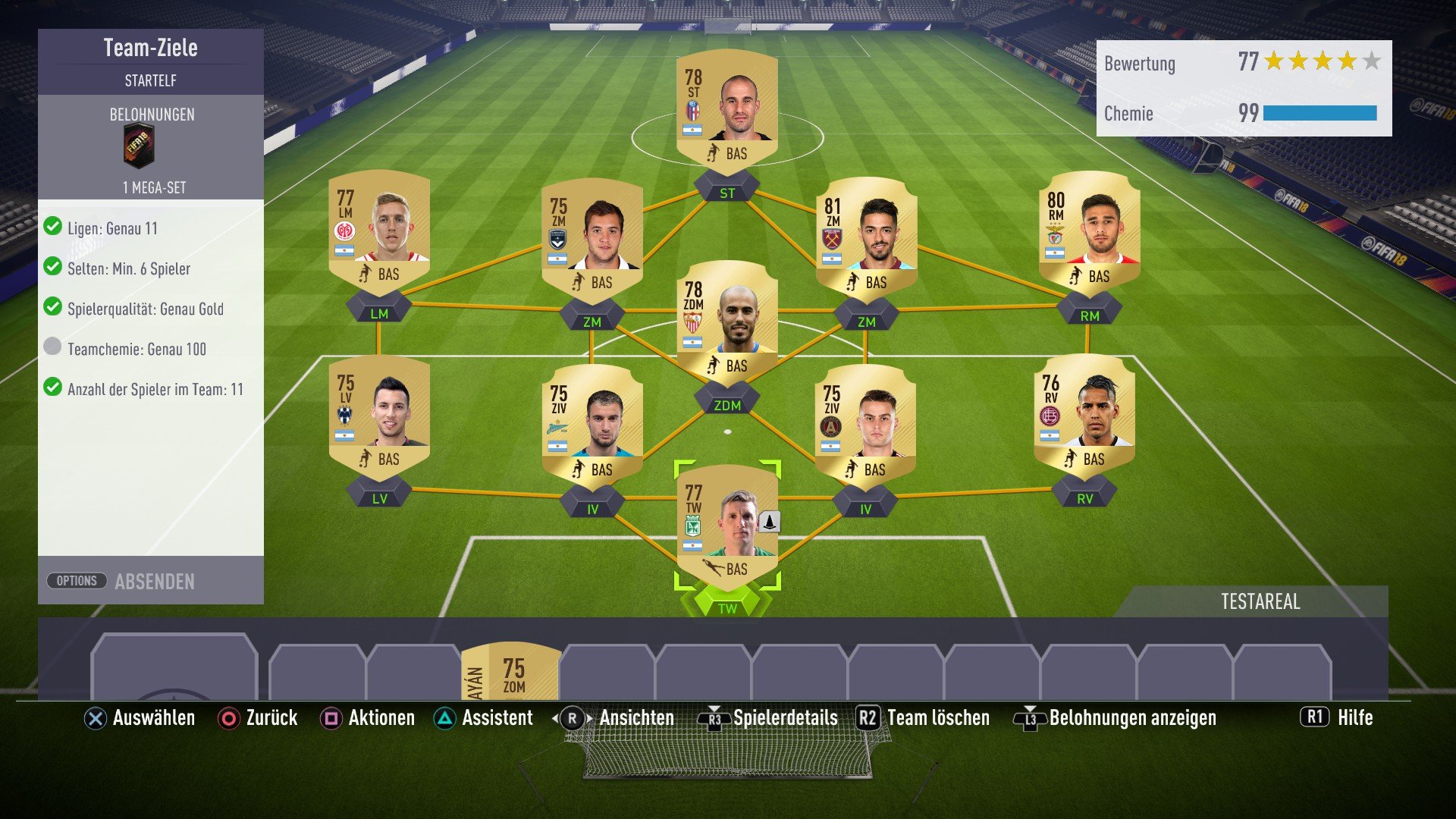
Task: Pick the 75 ZOM bench card
Action: tap(510, 671)
